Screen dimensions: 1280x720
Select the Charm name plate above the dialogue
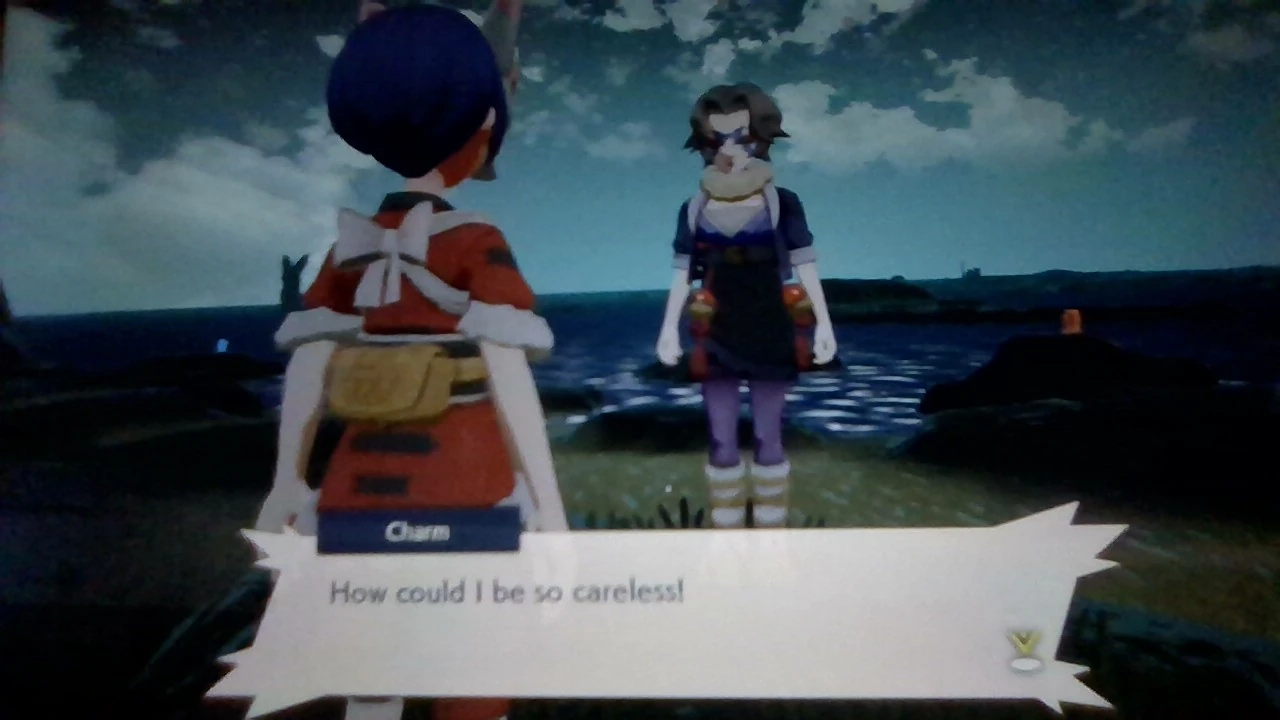click(417, 530)
